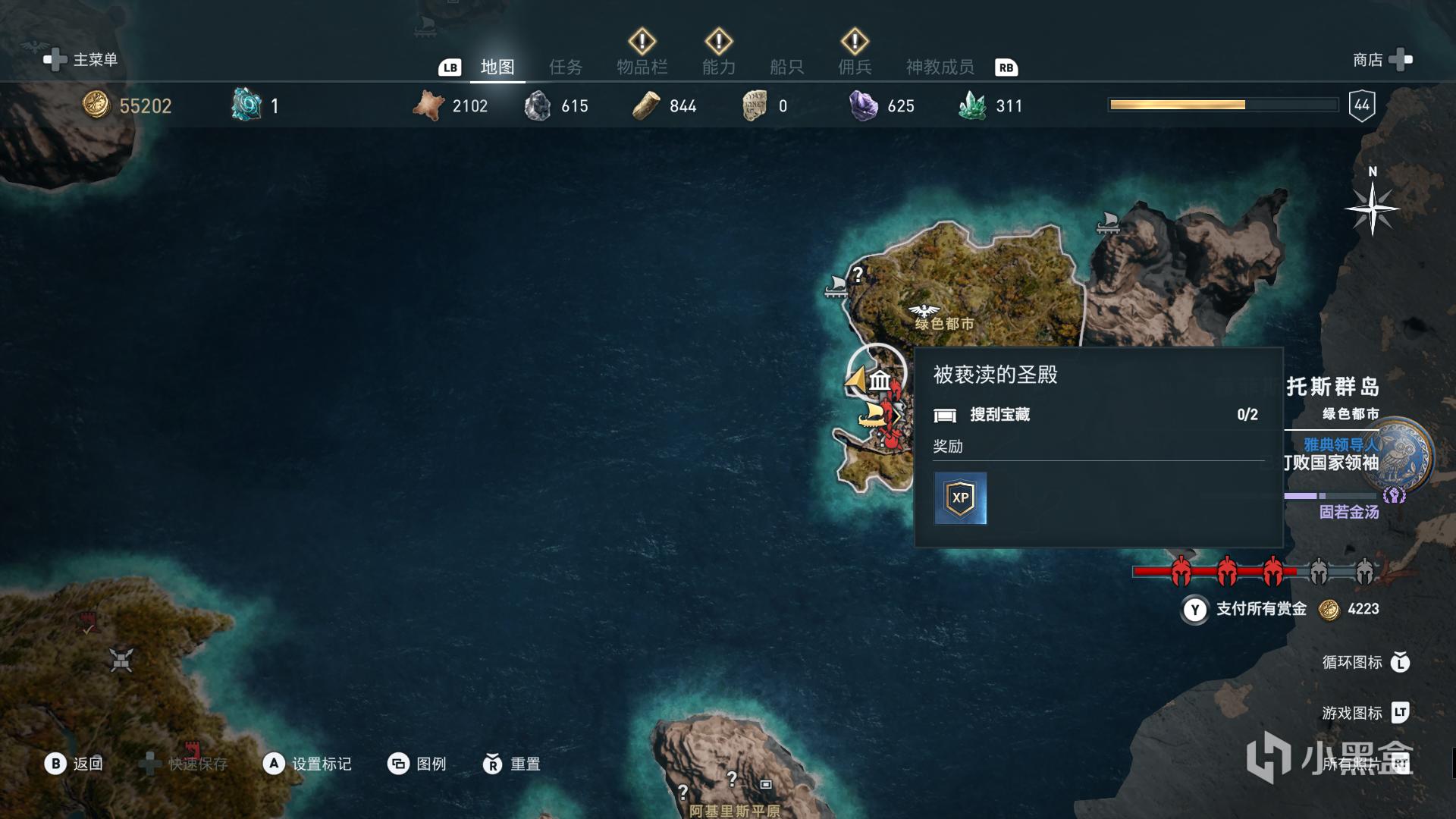
Task: Select the 地图 (Map) tab
Action: [497, 67]
